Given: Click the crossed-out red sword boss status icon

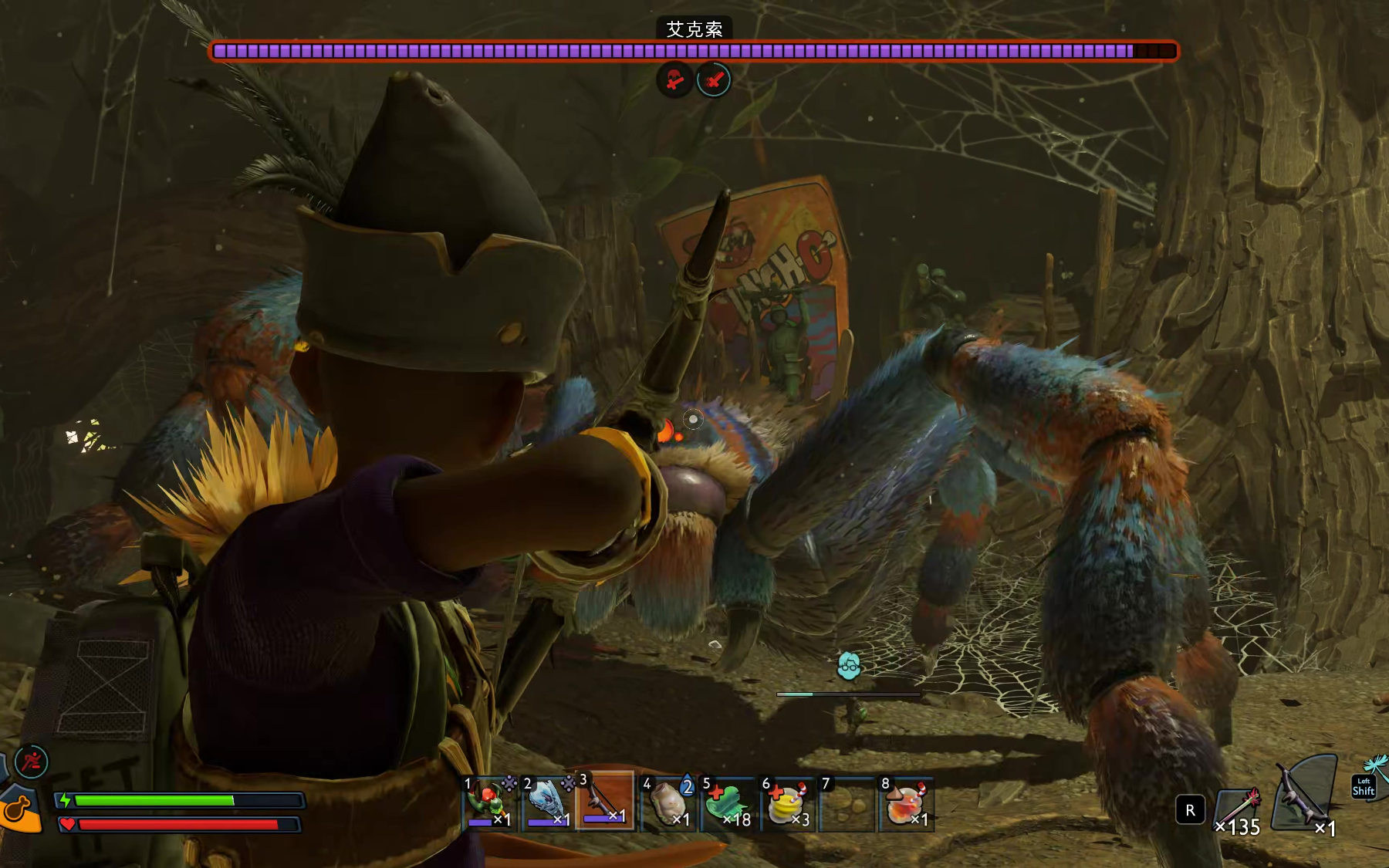Looking at the screenshot, I should [714, 79].
